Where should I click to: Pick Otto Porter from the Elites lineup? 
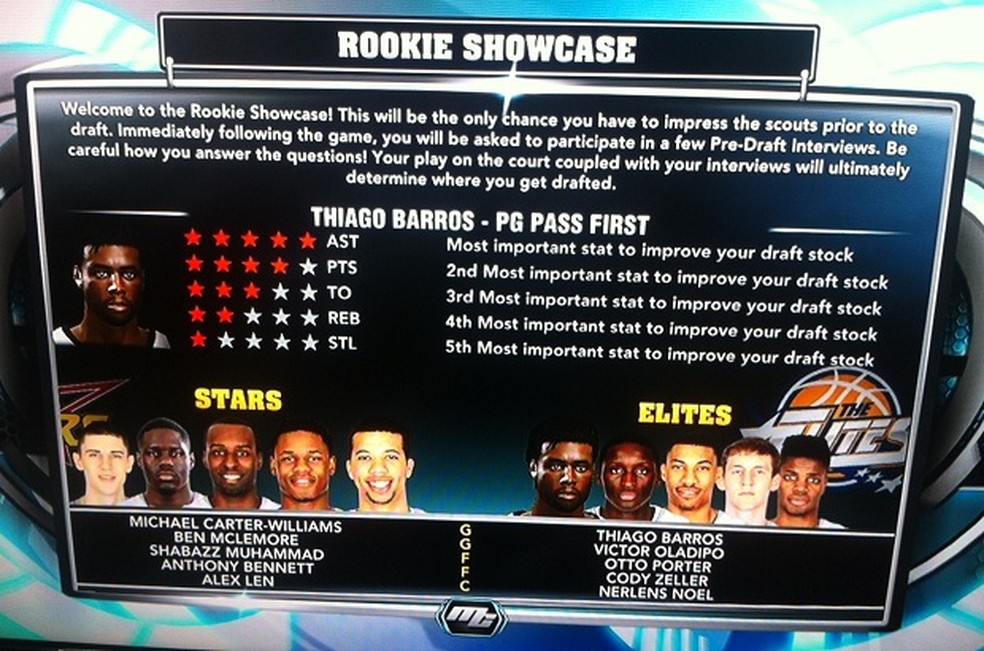point(657,566)
